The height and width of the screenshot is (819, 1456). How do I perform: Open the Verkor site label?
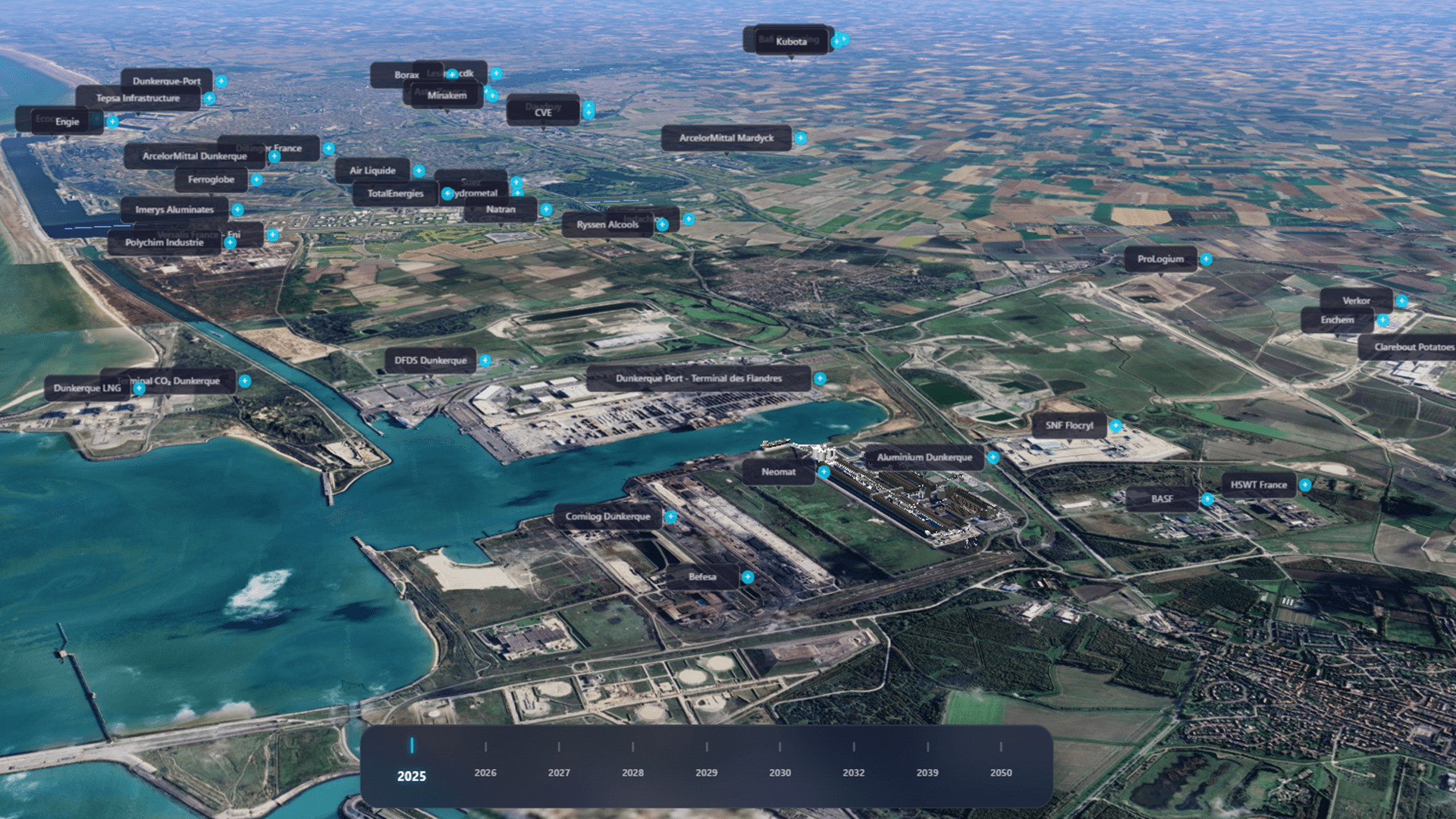click(1355, 300)
